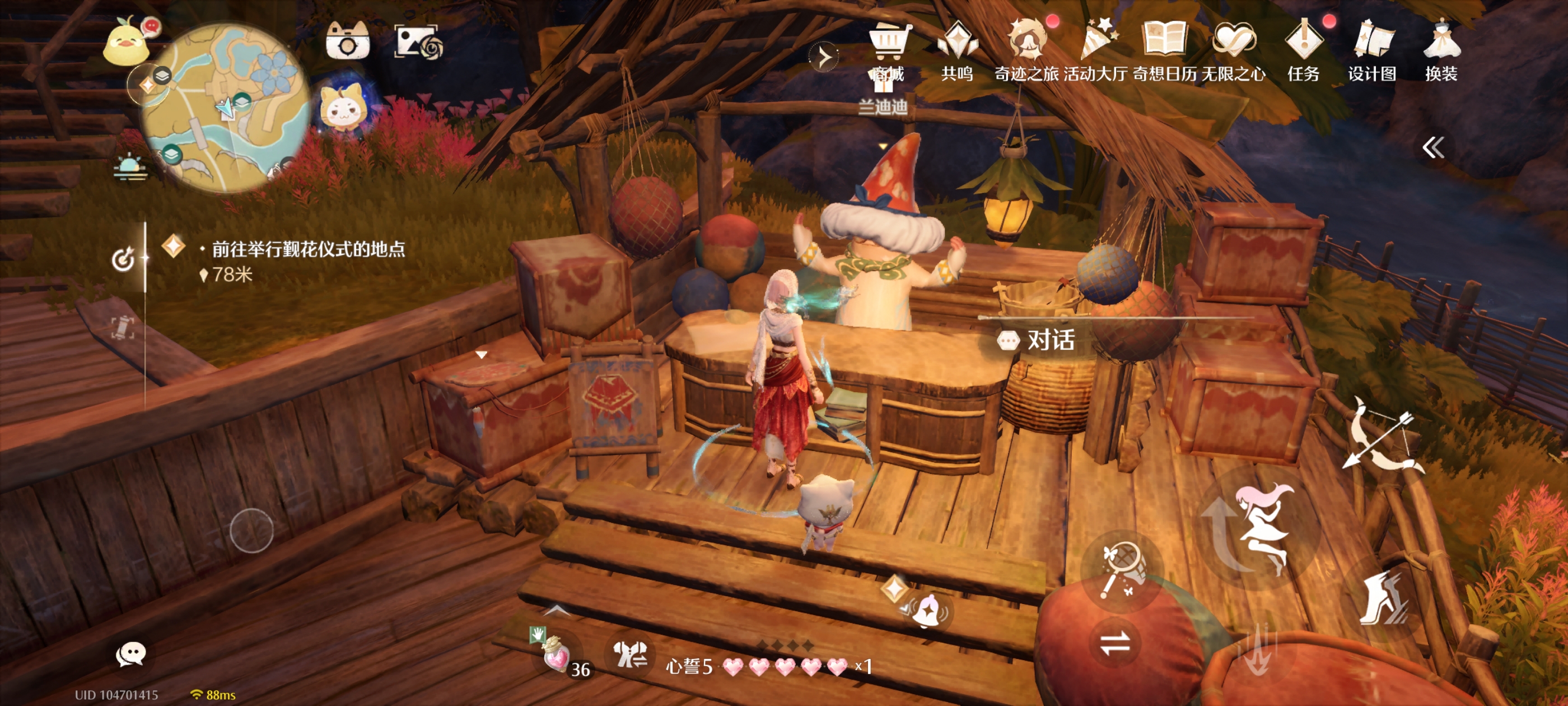The image size is (1568, 706).
Task: Tap the swap ability arrows button
Action: click(1115, 643)
